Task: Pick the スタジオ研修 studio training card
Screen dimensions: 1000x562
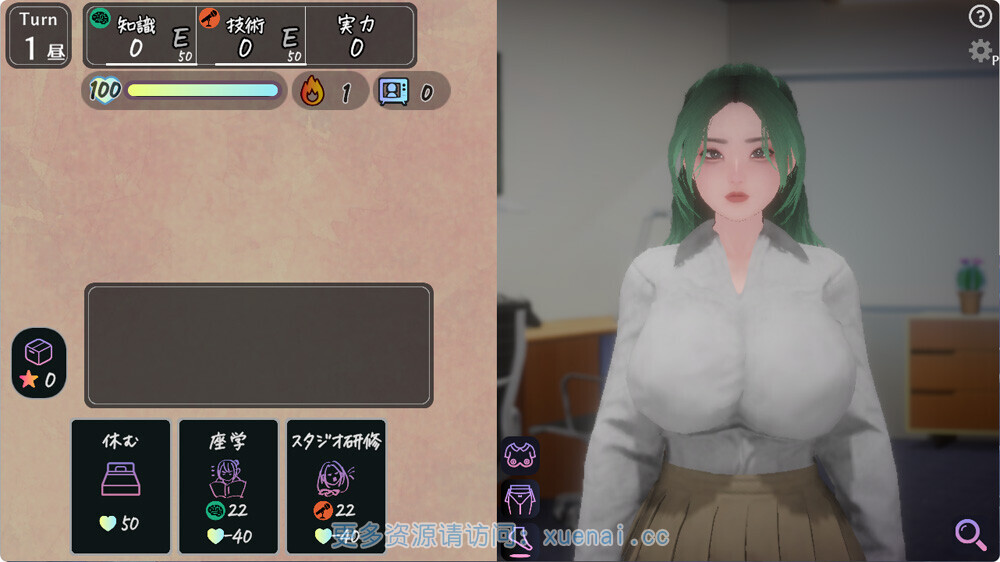Action: click(336, 486)
